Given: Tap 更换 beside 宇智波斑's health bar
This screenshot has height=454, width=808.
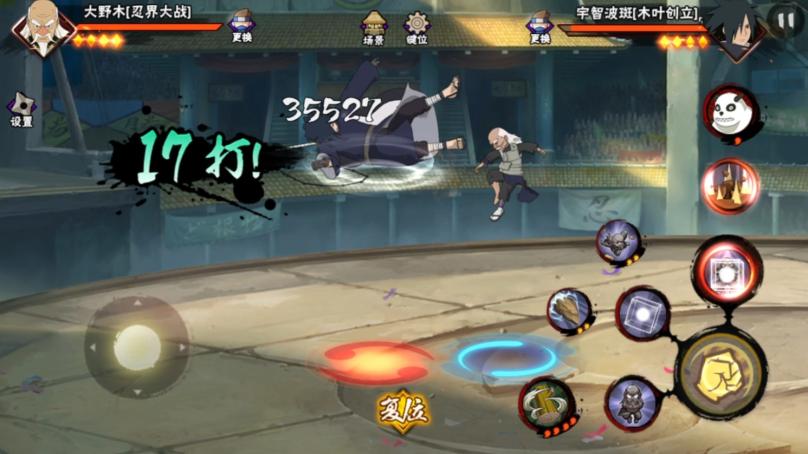Looking at the screenshot, I should click(540, 25).
